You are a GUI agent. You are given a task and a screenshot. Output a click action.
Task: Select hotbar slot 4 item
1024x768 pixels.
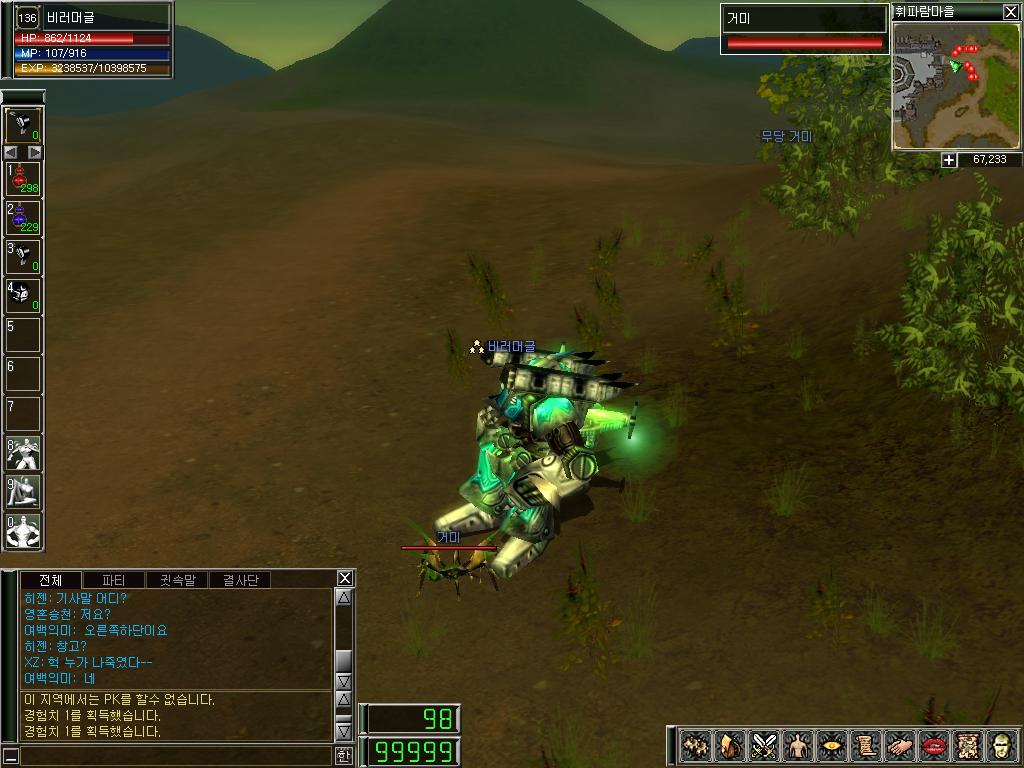pyautogui.click(x=23, y=295)
